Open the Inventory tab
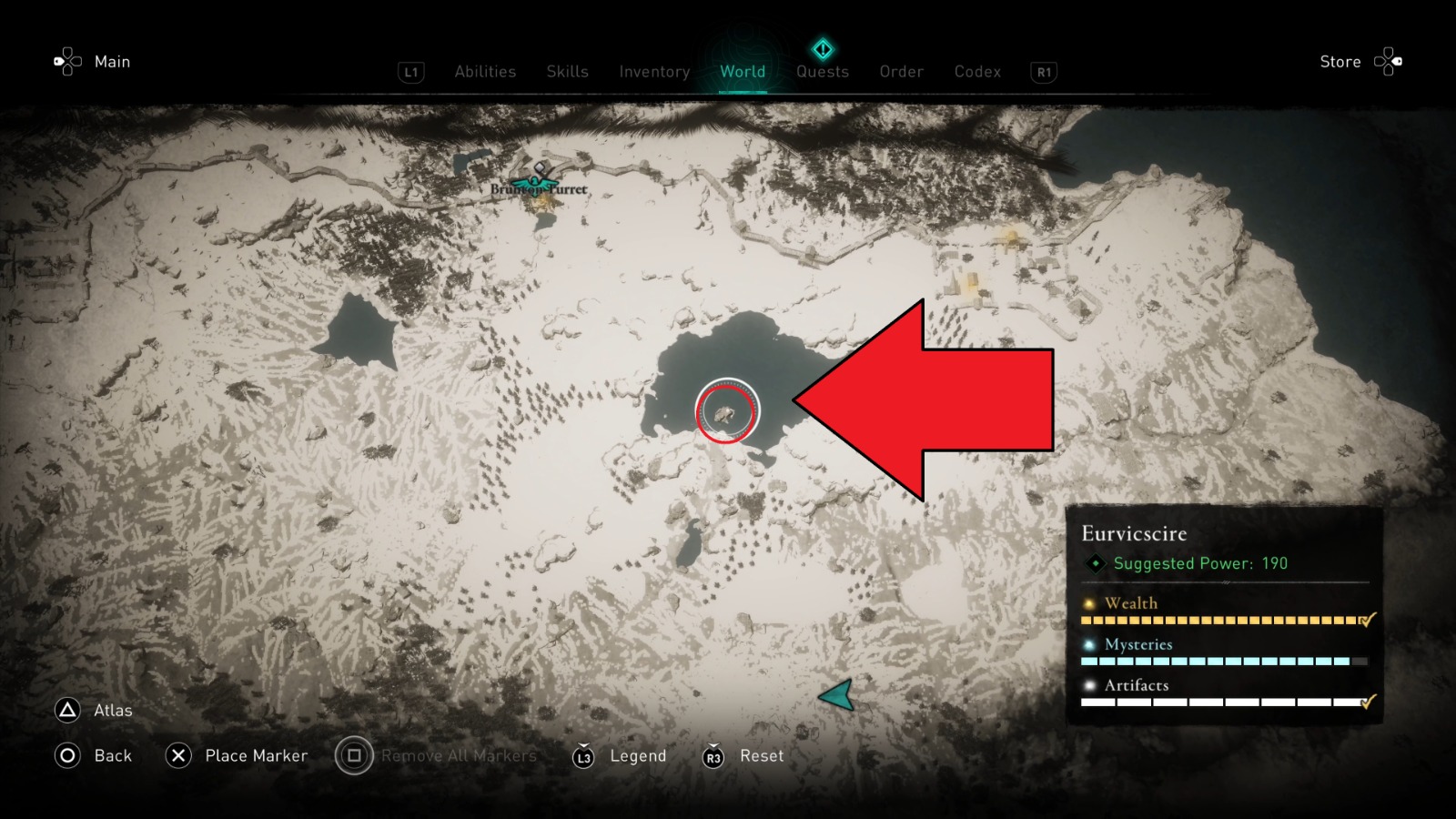 click(653, 72)
